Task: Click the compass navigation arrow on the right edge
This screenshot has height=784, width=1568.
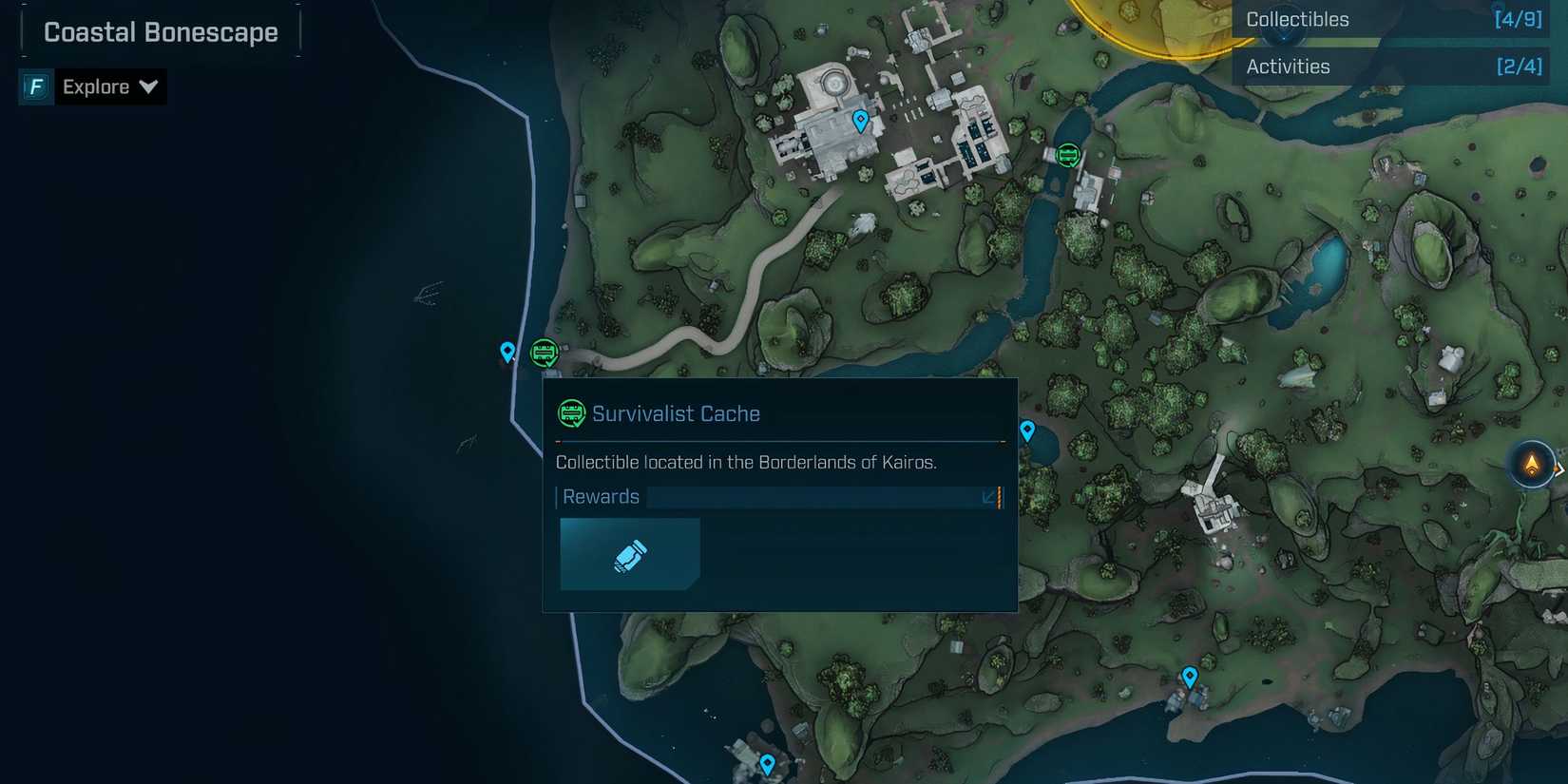Action: coord(1532,466)
